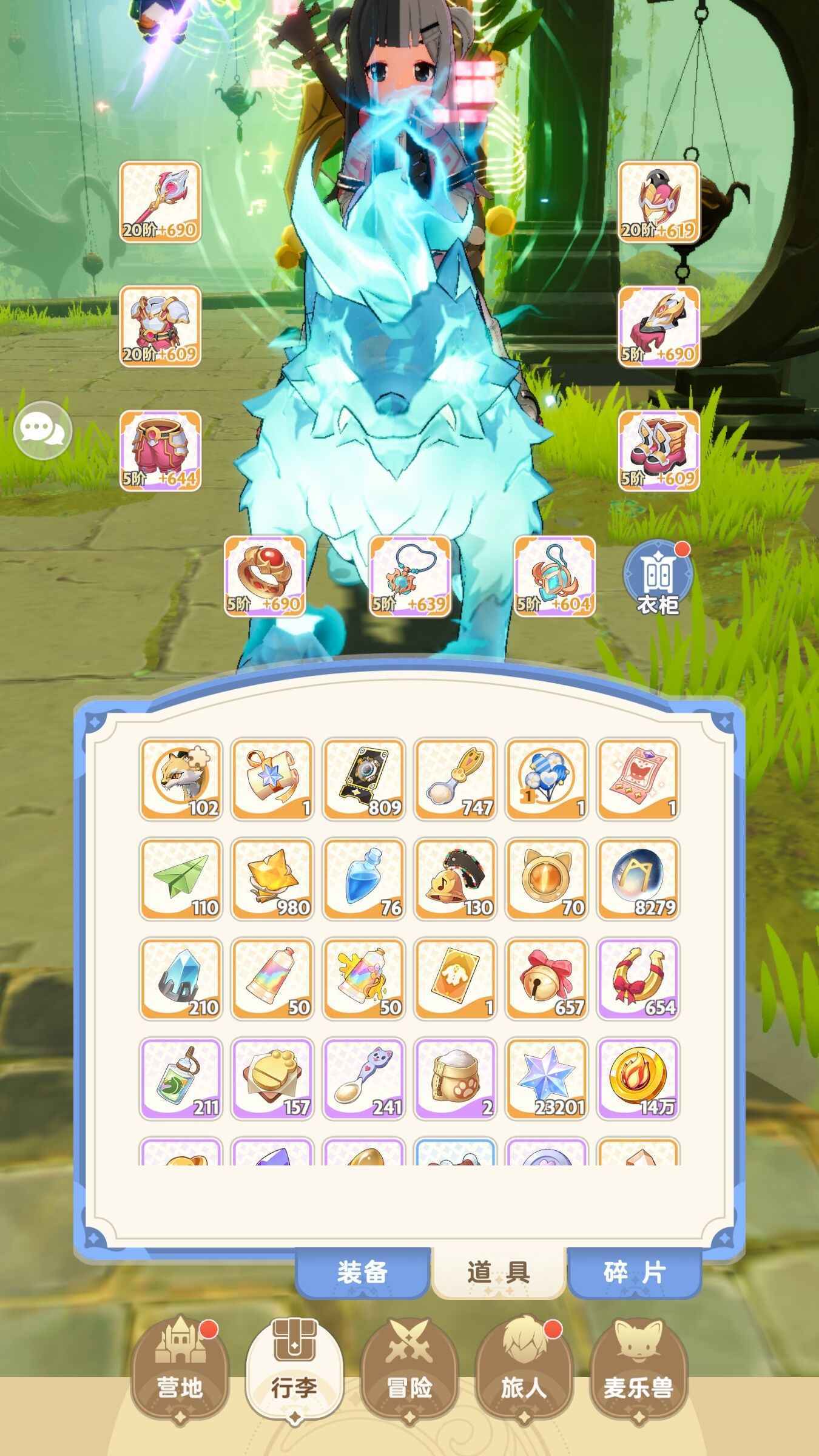The image size is (819, 1456).
Task: Open the chat bubble on the left edge
Action: pos(44,430)
